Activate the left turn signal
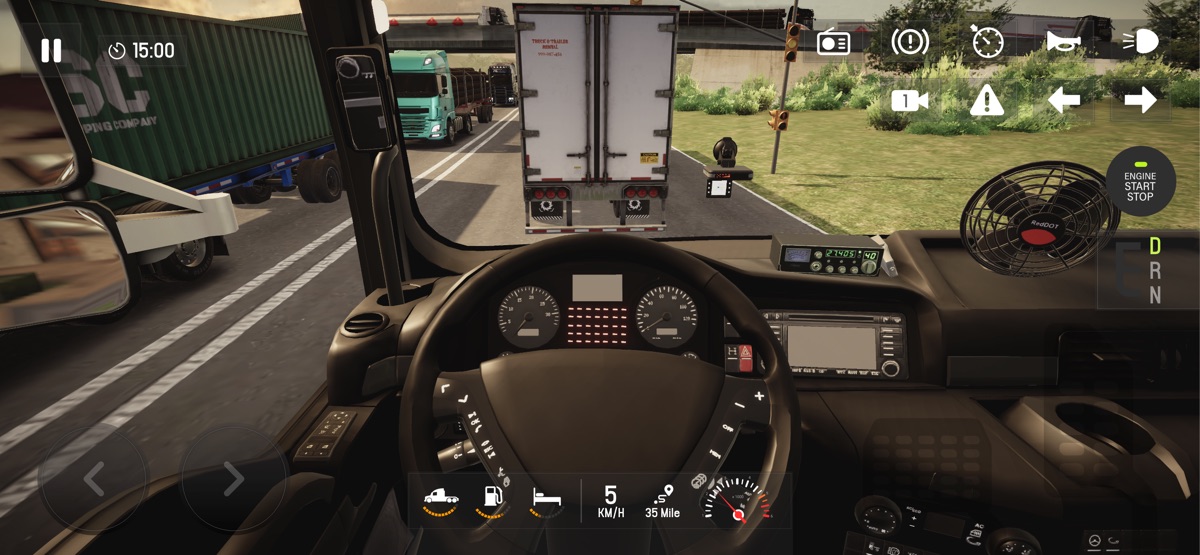The width and height of the screenshot is (1200, 555). [x=1063, y=100]
